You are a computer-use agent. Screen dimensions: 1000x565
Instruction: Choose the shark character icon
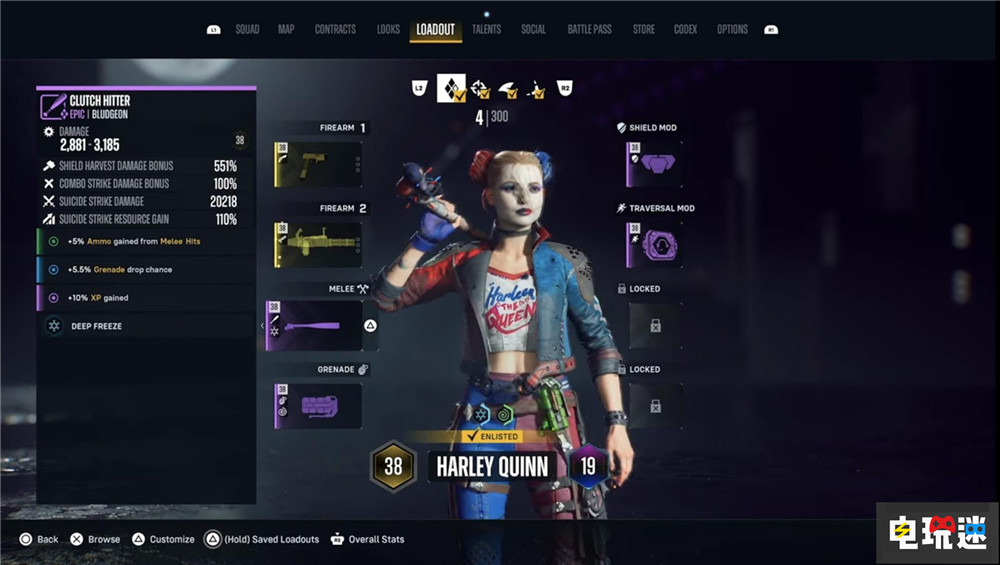[508, 89]
